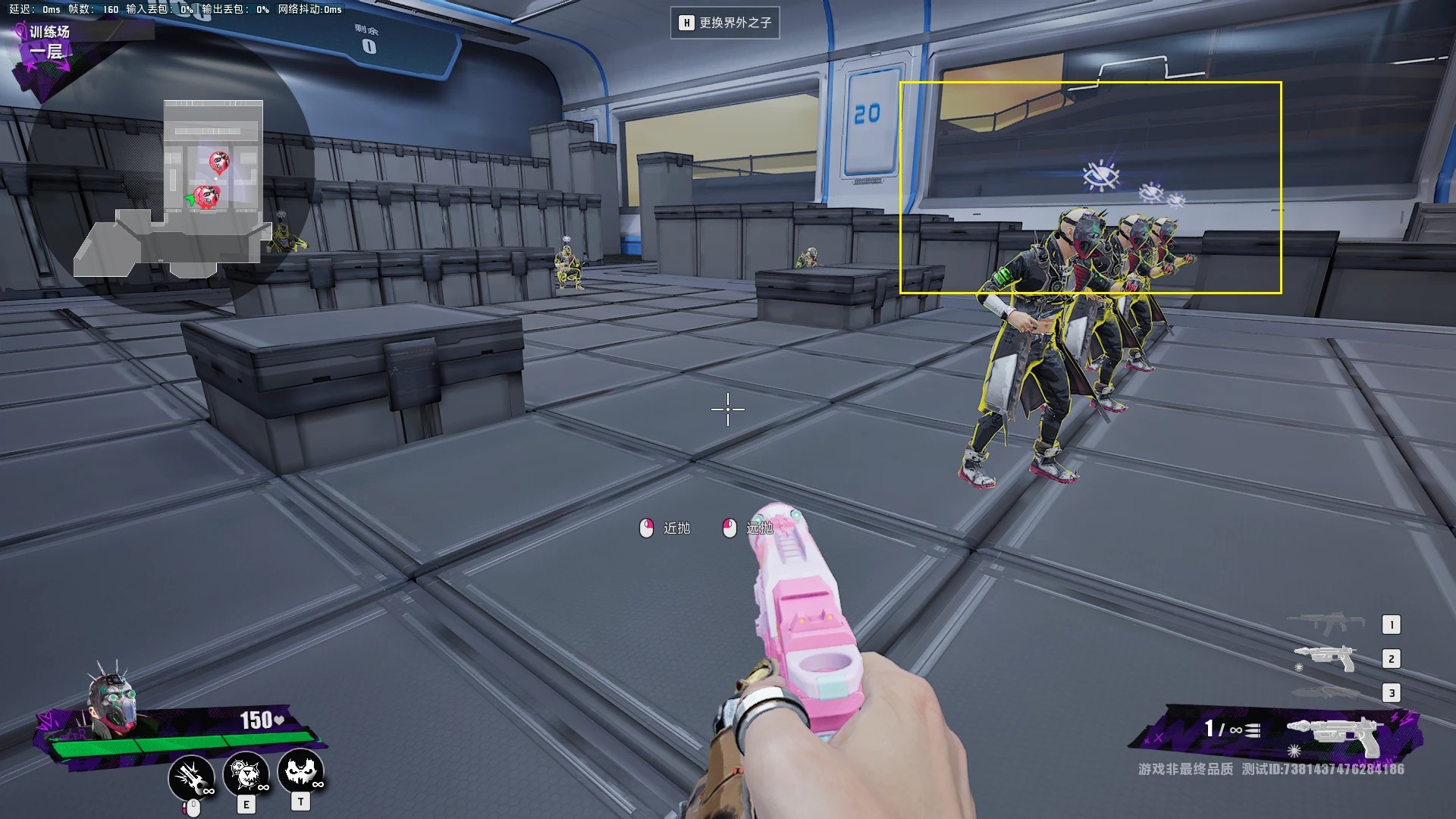Switch to the small pistol weapon slot
Screen dimensions: 1456x819
pos(1326,657)
